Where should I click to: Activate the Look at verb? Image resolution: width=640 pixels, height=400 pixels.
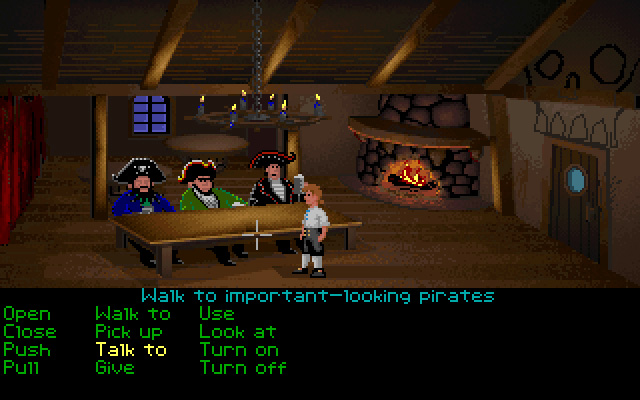pos(236,332)
